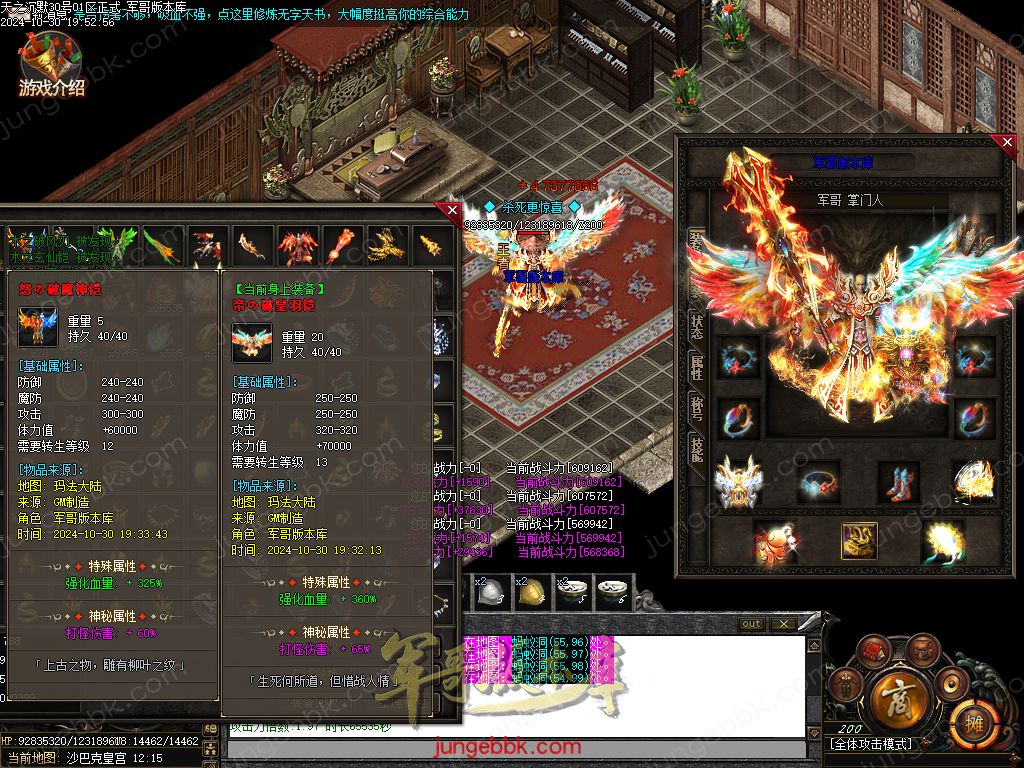This screenshot has width=1024, height=768.
Task: Switch to the 属性 attributes tab
Action: tap(697, 369)
